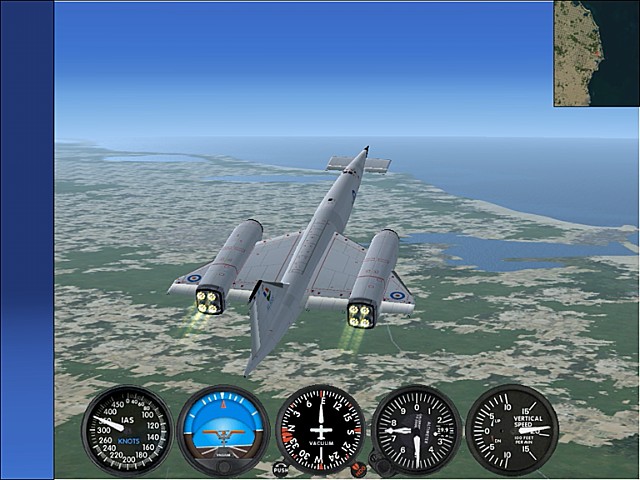Select the altimeter gauge
The image size is (640, 480).
tap(416, 430)
